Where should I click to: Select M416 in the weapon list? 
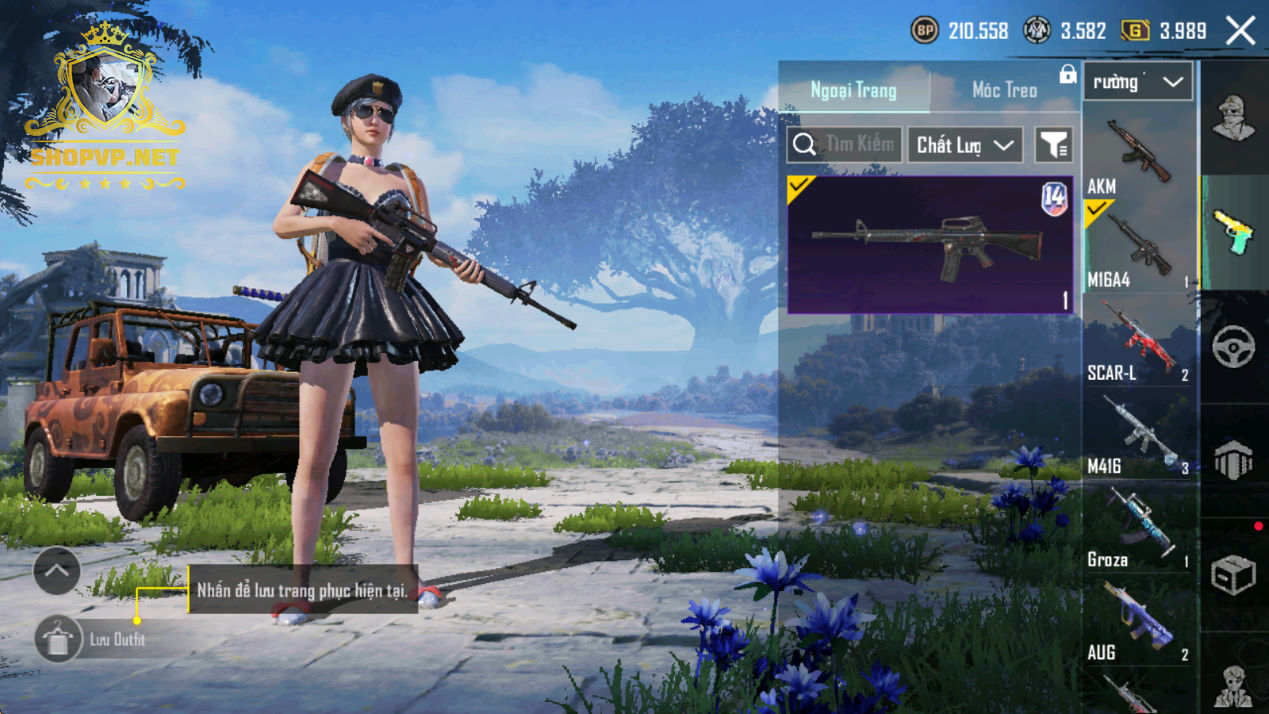(x=1139, y=434)
